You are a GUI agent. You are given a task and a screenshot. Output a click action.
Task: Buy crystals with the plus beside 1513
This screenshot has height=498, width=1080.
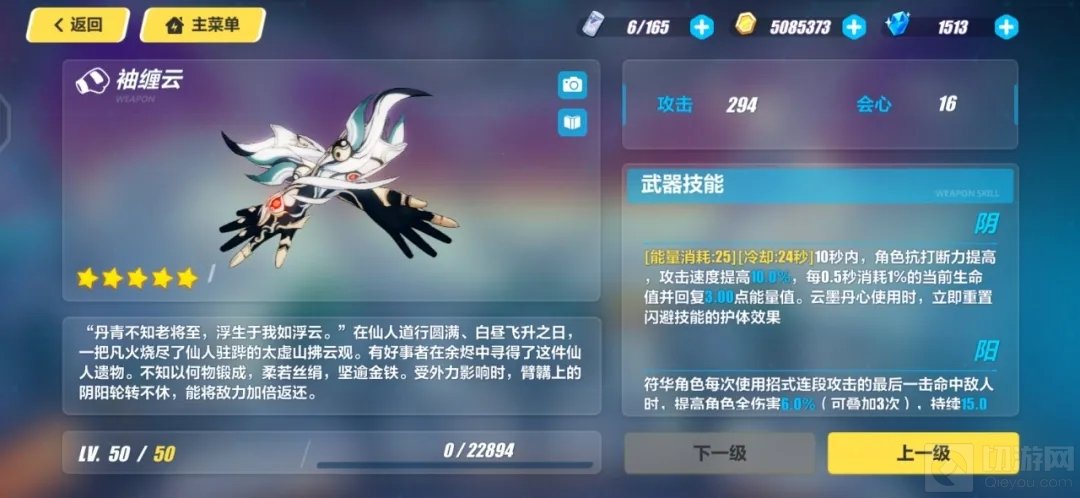[1005, 27]
